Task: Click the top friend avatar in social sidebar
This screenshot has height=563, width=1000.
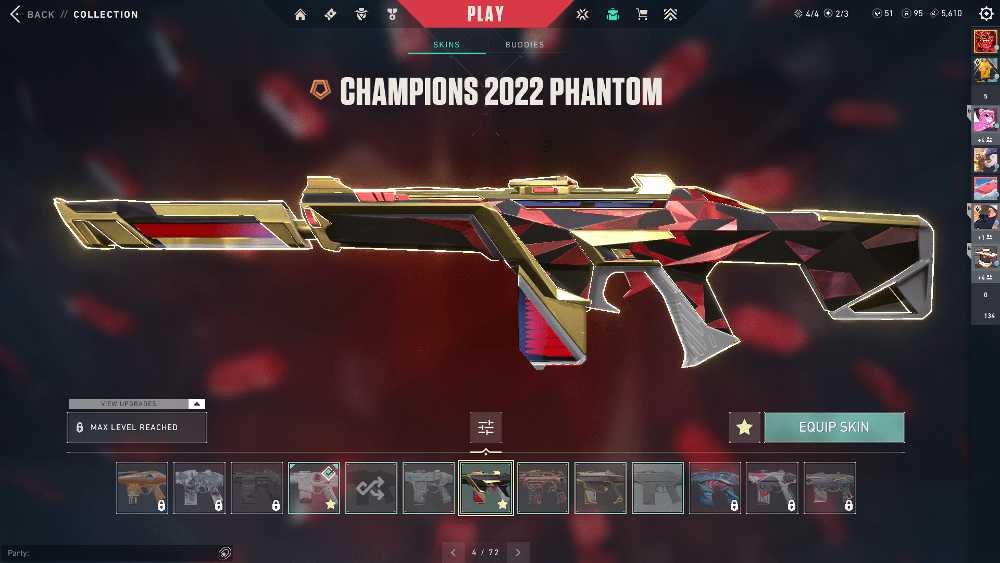Action: (985, 42)
